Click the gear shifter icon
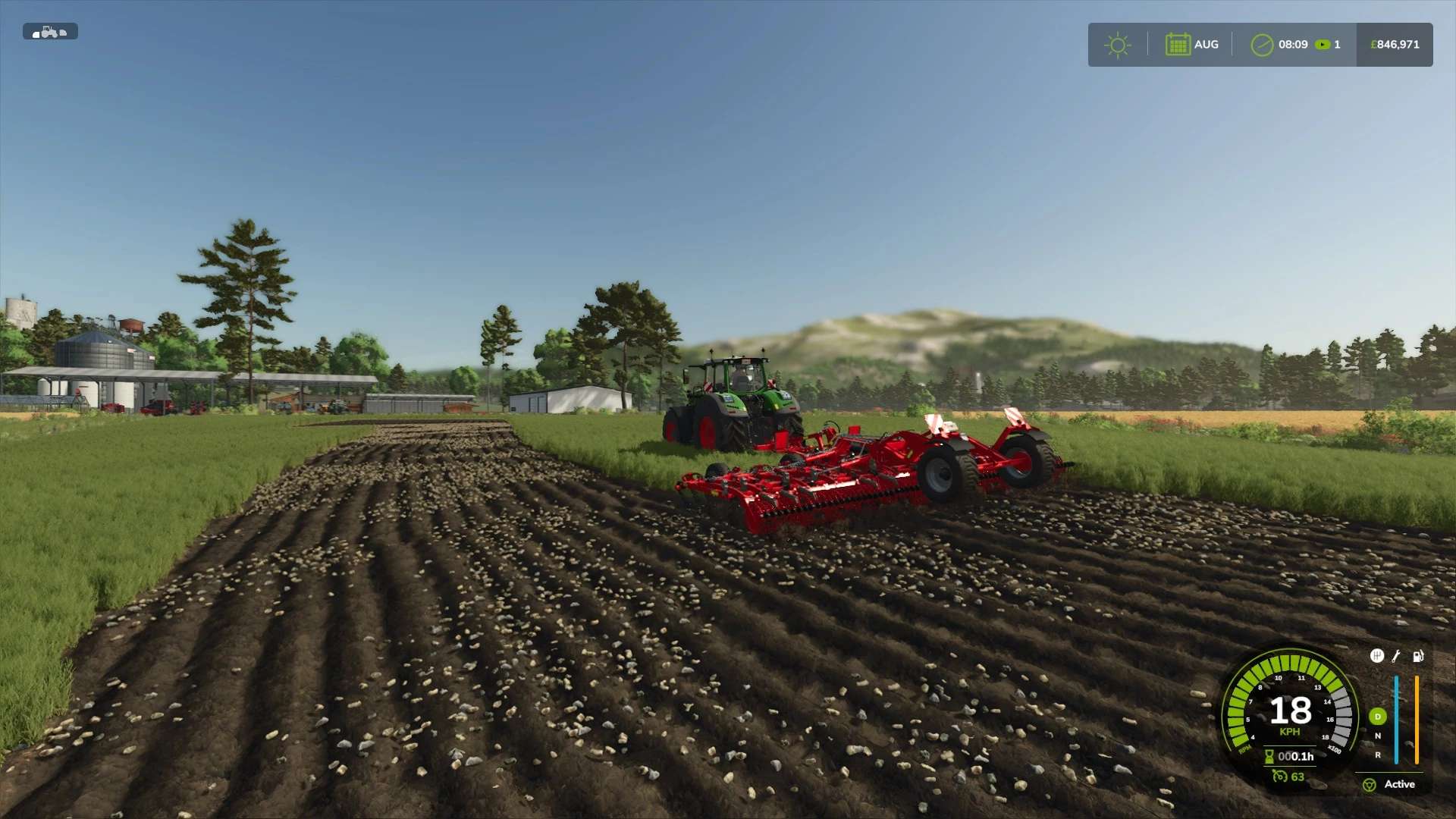Viewport: 1456px width, 819px height. [1377, 656]
